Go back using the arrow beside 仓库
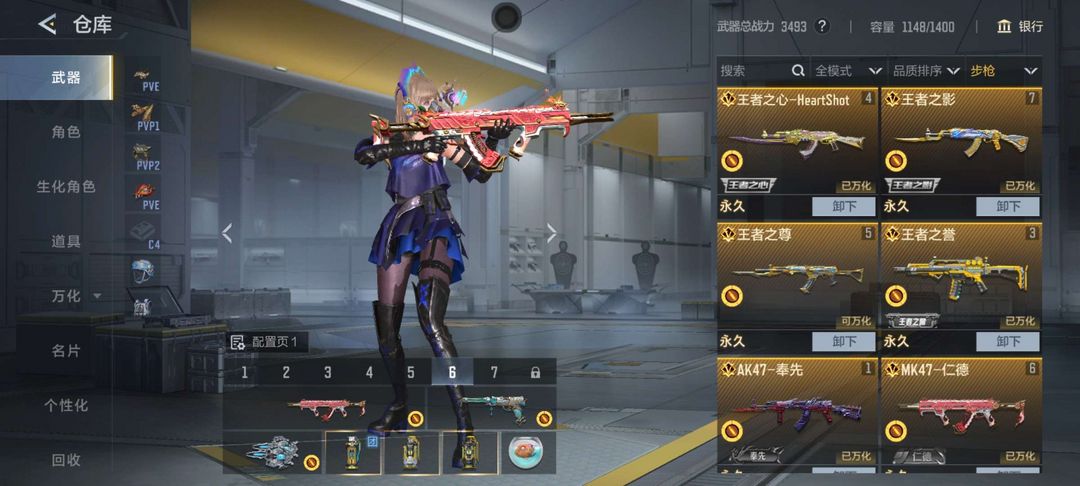Screen dimensions: 1080x486 click(x=47, y=25)
